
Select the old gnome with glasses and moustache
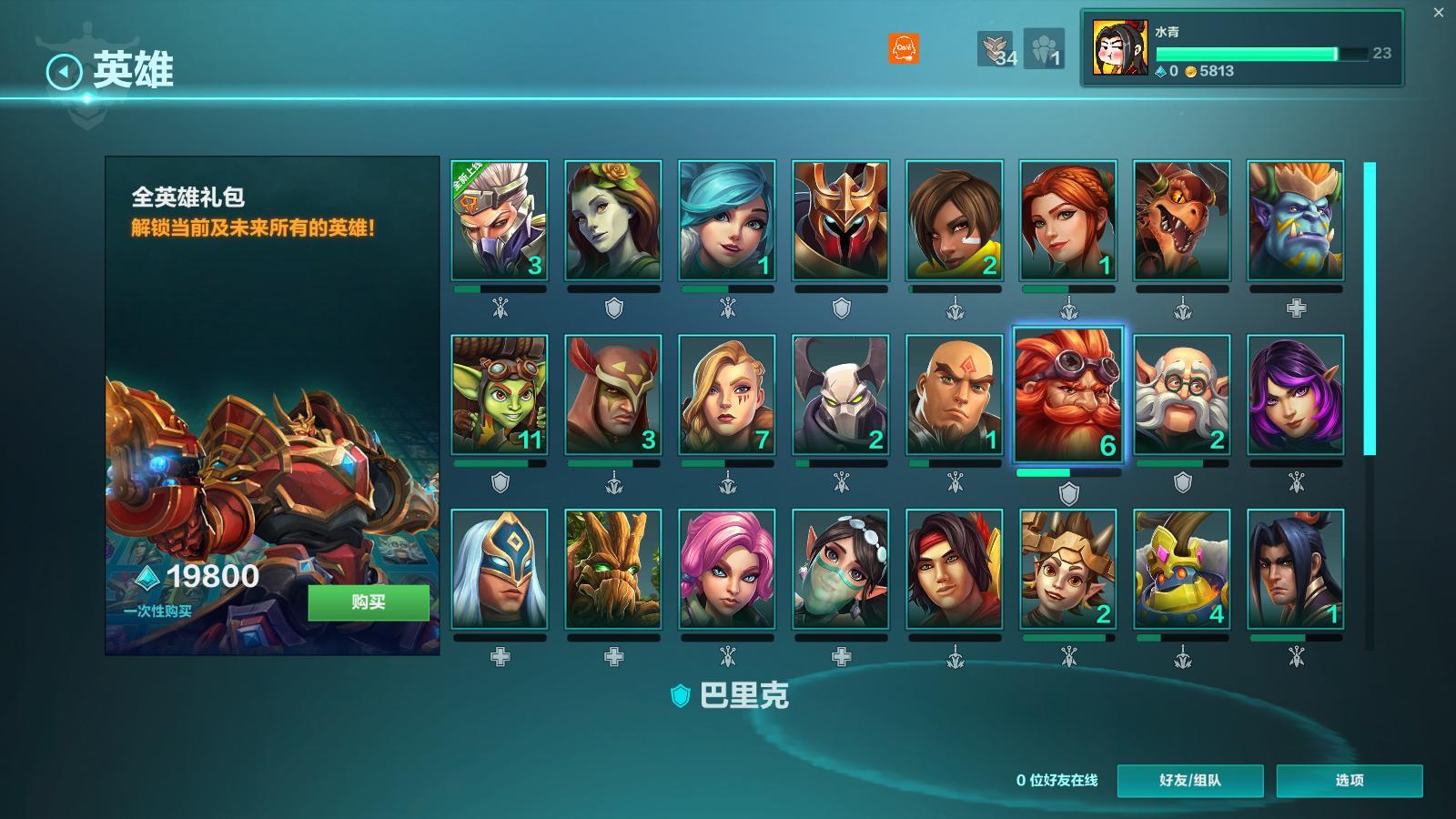(x=1181, y=394)
